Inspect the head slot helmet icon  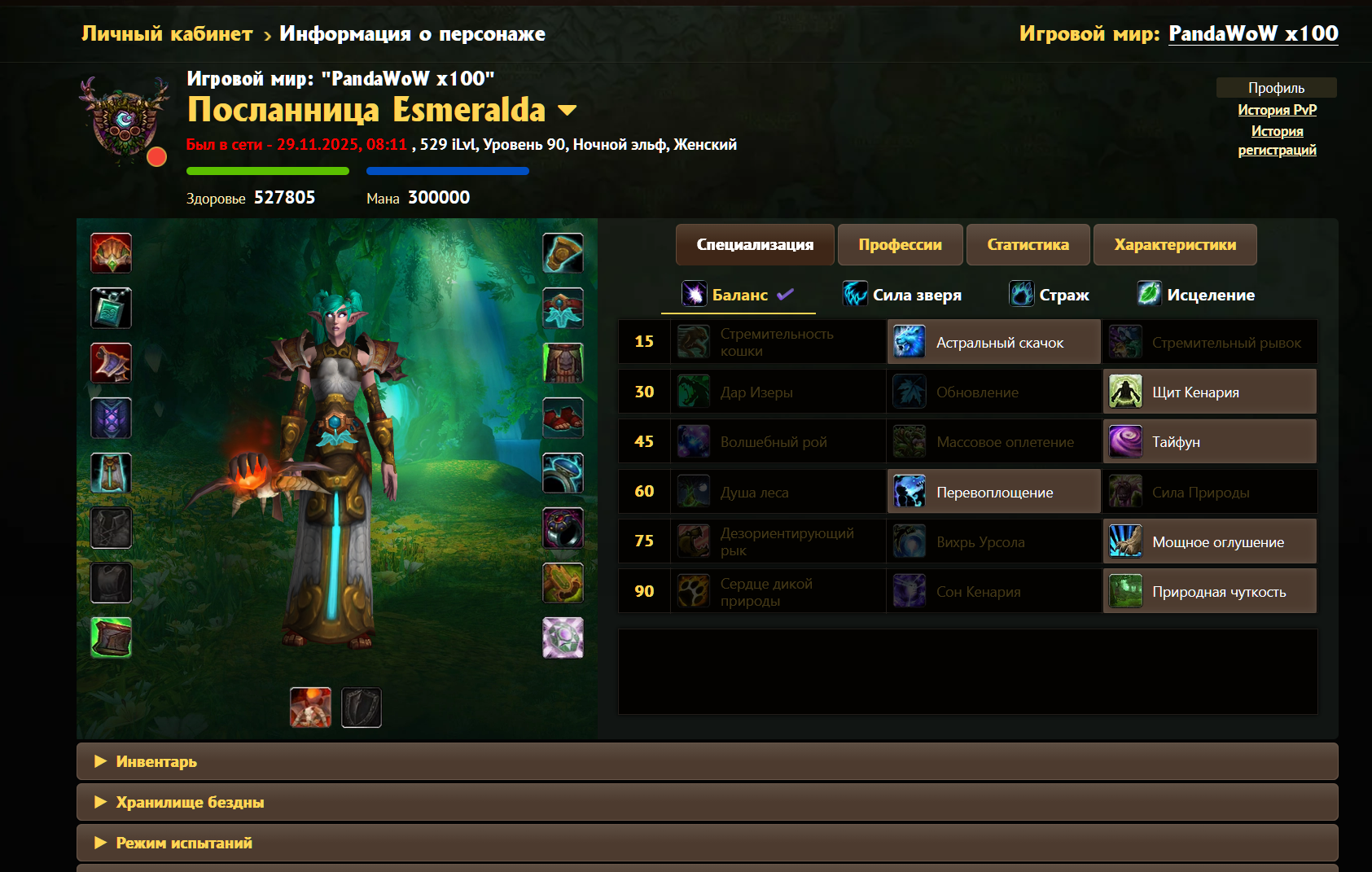[111, 253]
